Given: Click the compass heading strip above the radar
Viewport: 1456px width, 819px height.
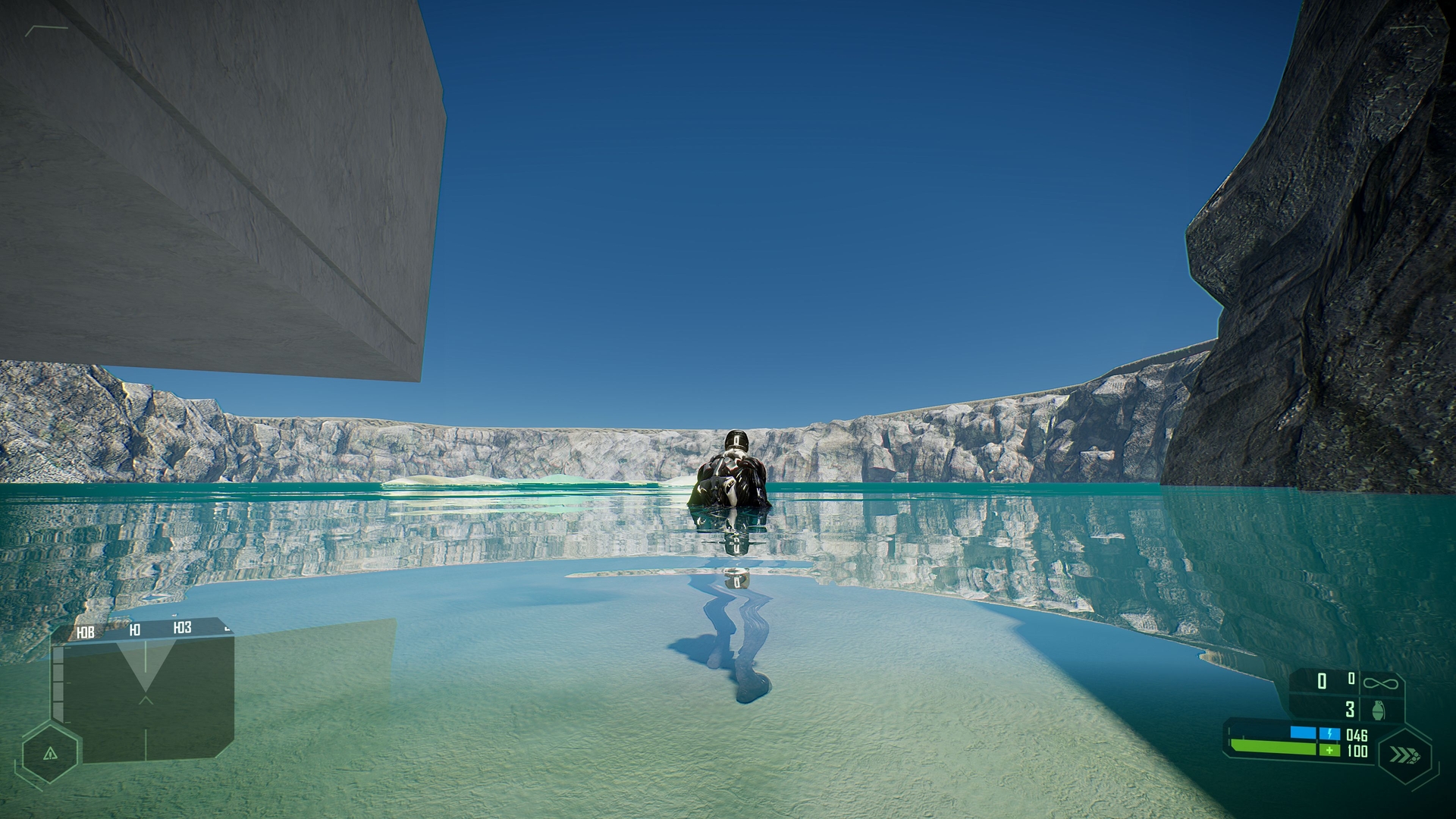Looking at the screenshot, I should [x=149, y=629].
